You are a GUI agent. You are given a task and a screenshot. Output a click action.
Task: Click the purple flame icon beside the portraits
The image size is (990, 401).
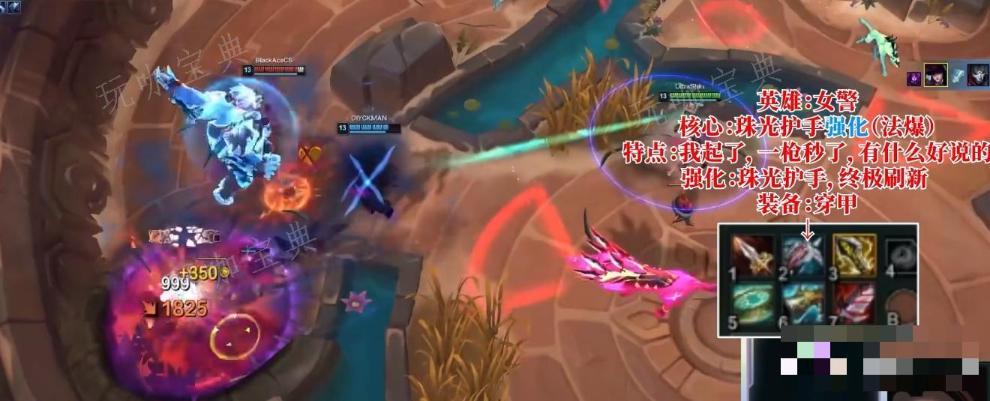tap(914, 77)
